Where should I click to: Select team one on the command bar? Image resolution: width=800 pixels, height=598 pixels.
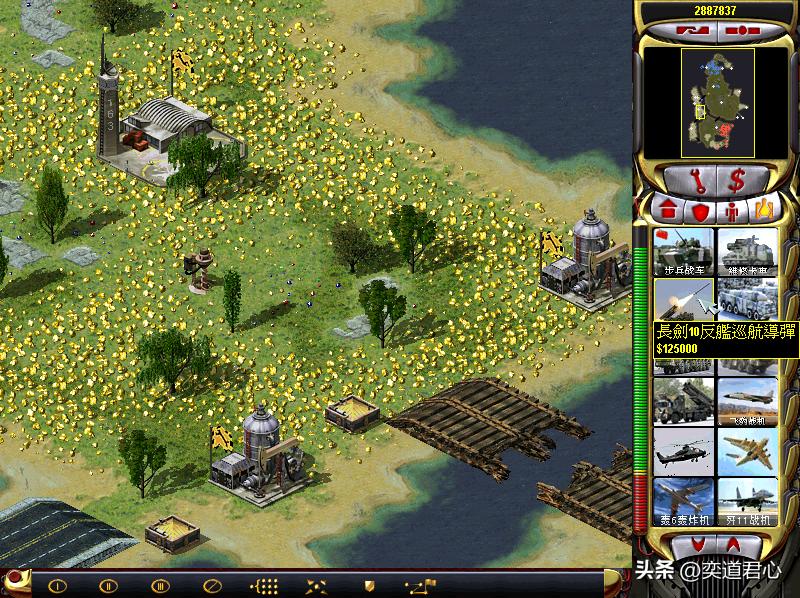(57, 585)
